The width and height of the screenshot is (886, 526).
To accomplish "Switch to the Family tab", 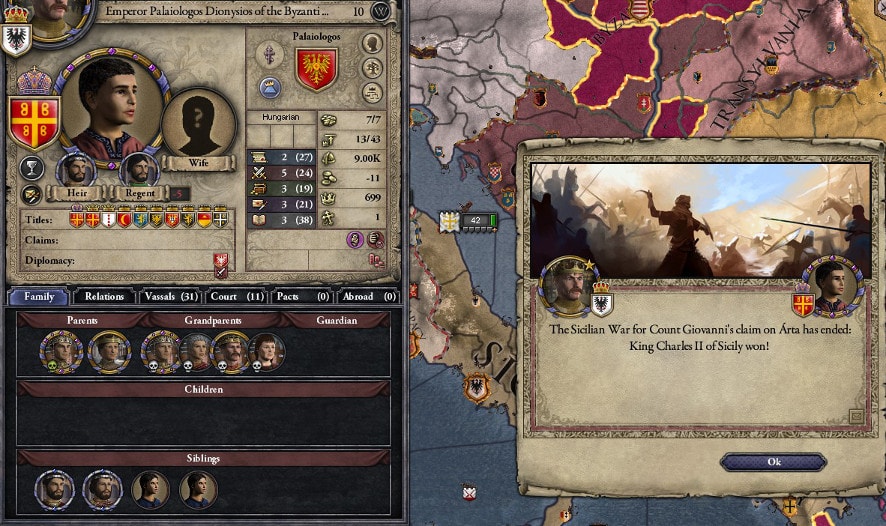I will (39, 296).
